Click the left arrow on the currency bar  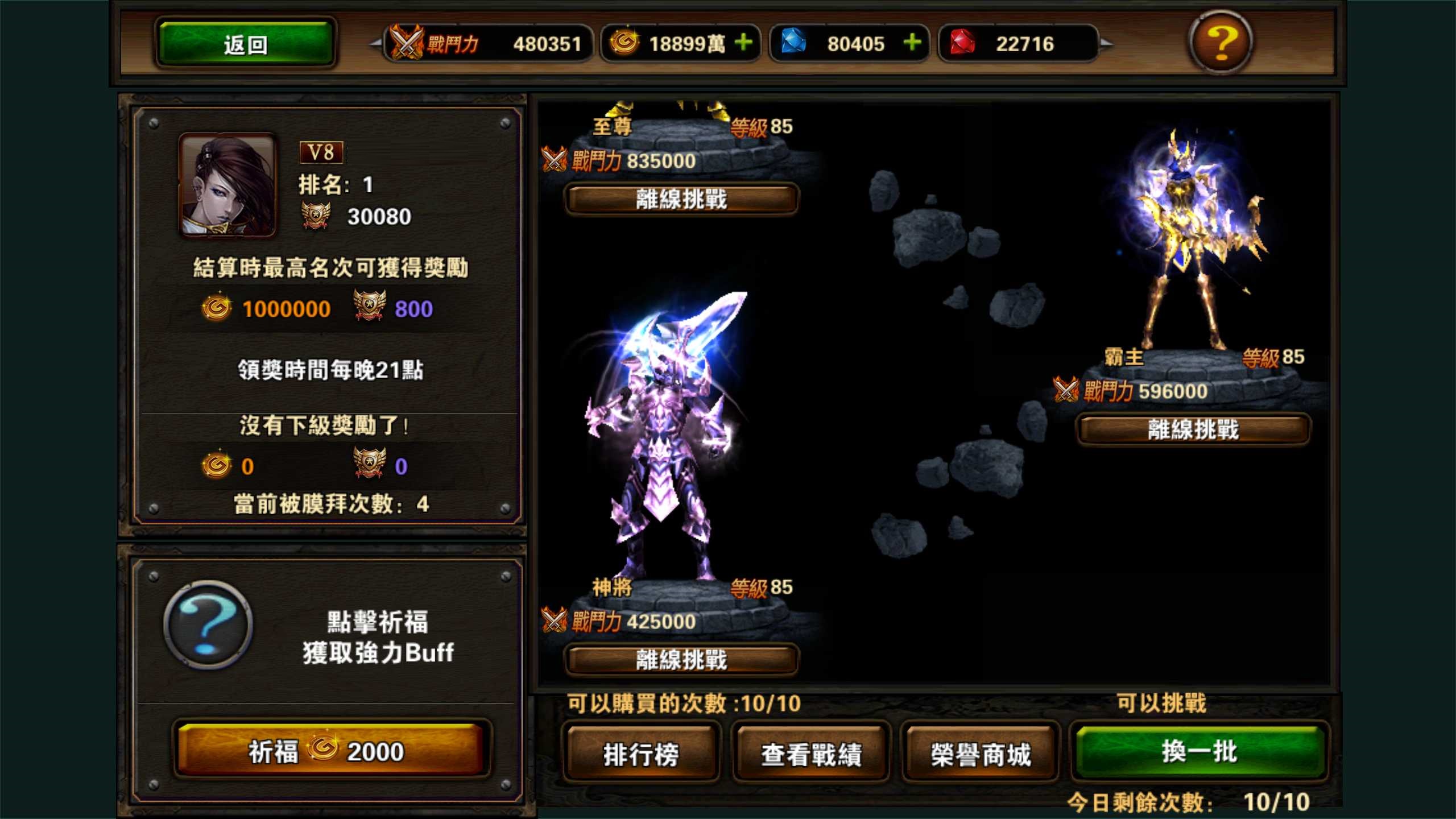tap(375, 43)
